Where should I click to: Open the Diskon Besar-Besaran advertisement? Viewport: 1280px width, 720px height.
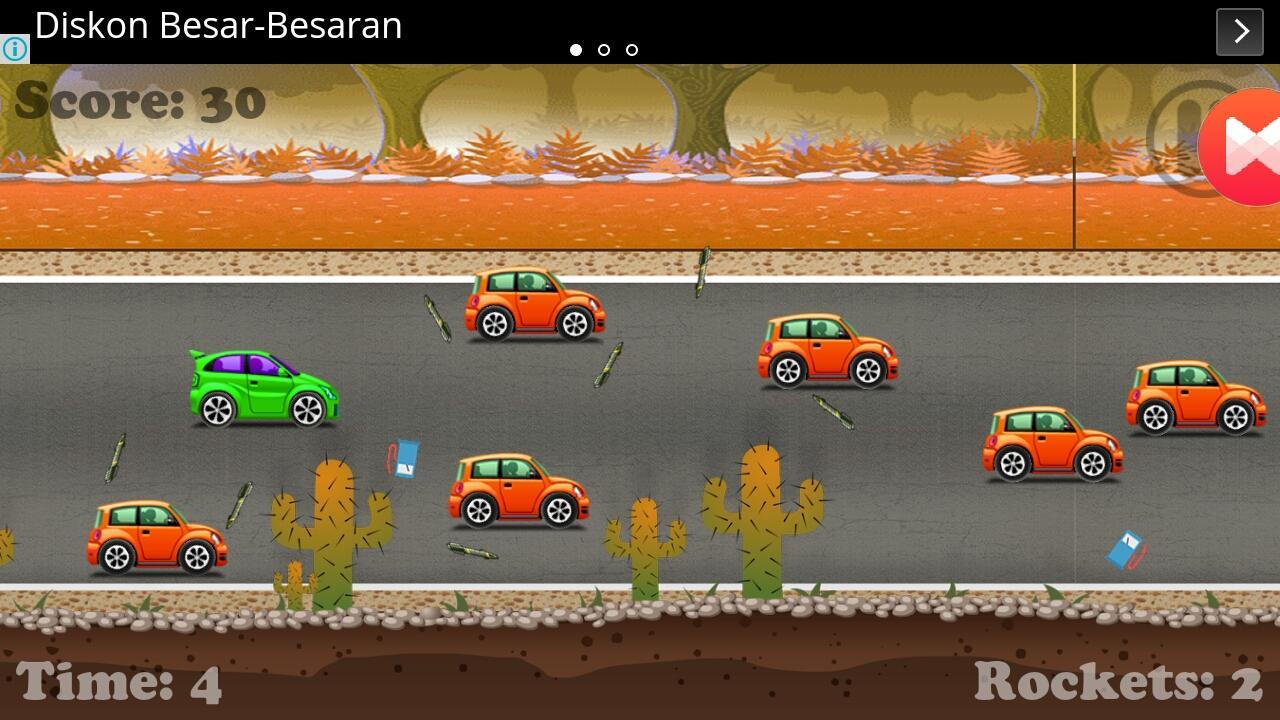(x=218, y=26)
